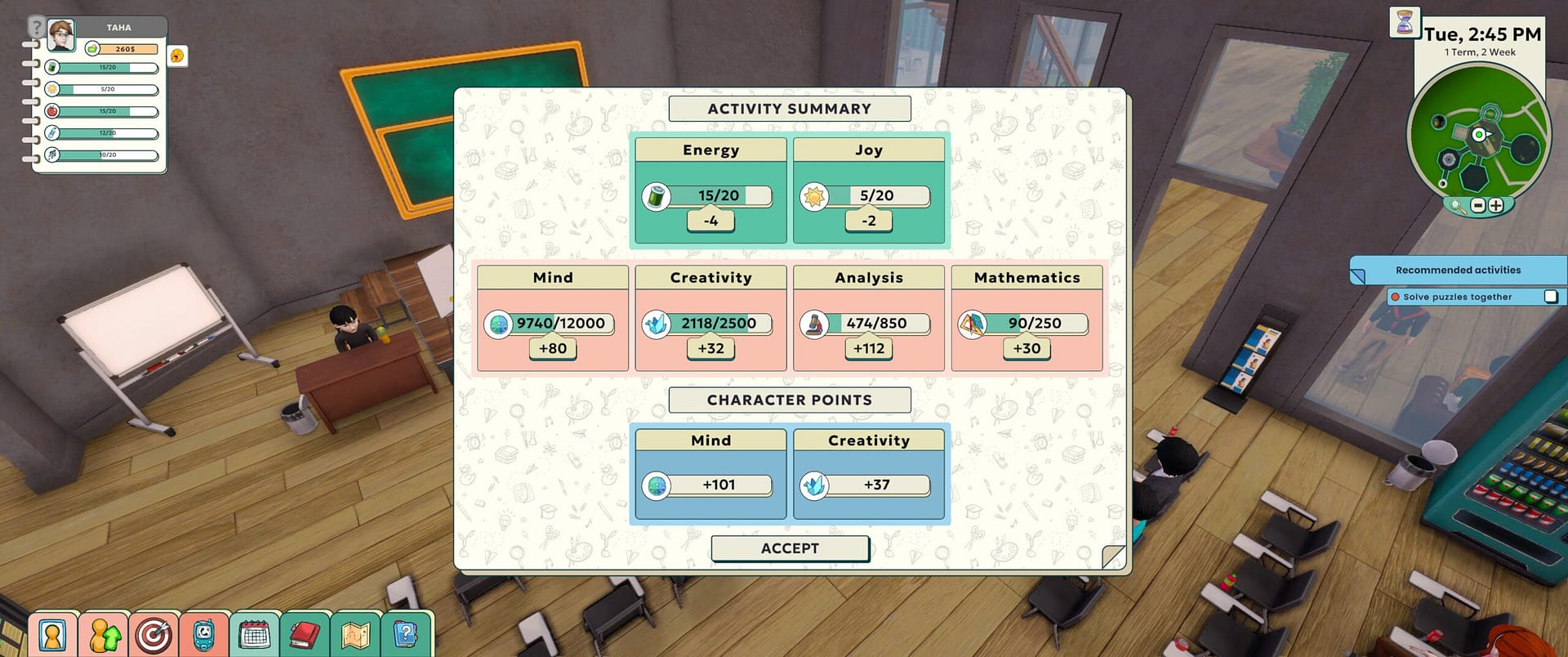This screenshot has width=1568, height=657.
Task: Open the folded map
Action: click(355, 635)
